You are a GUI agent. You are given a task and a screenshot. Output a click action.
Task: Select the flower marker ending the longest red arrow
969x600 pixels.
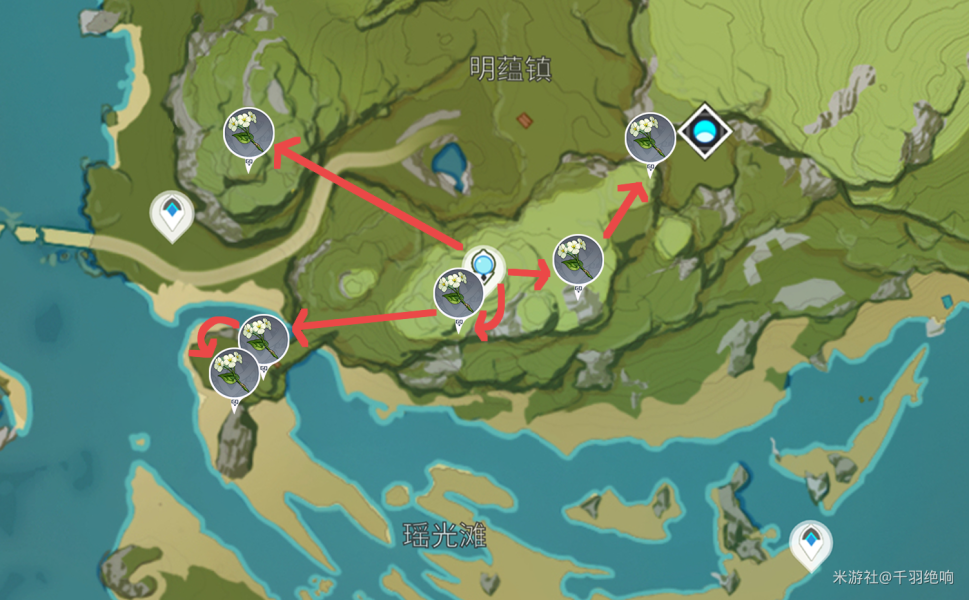point(248,133)
